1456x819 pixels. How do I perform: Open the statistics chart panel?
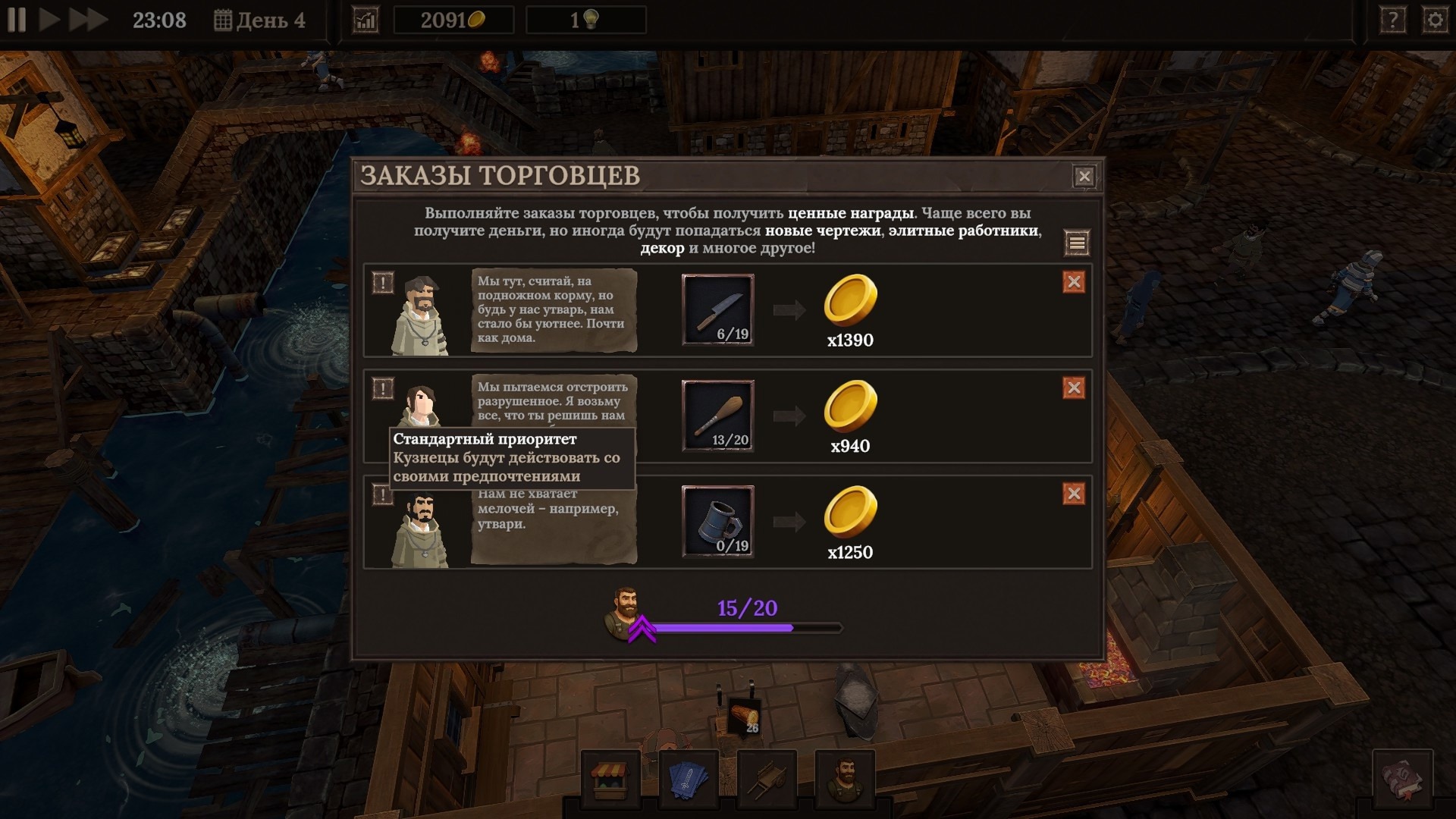(x=366, y=20)
